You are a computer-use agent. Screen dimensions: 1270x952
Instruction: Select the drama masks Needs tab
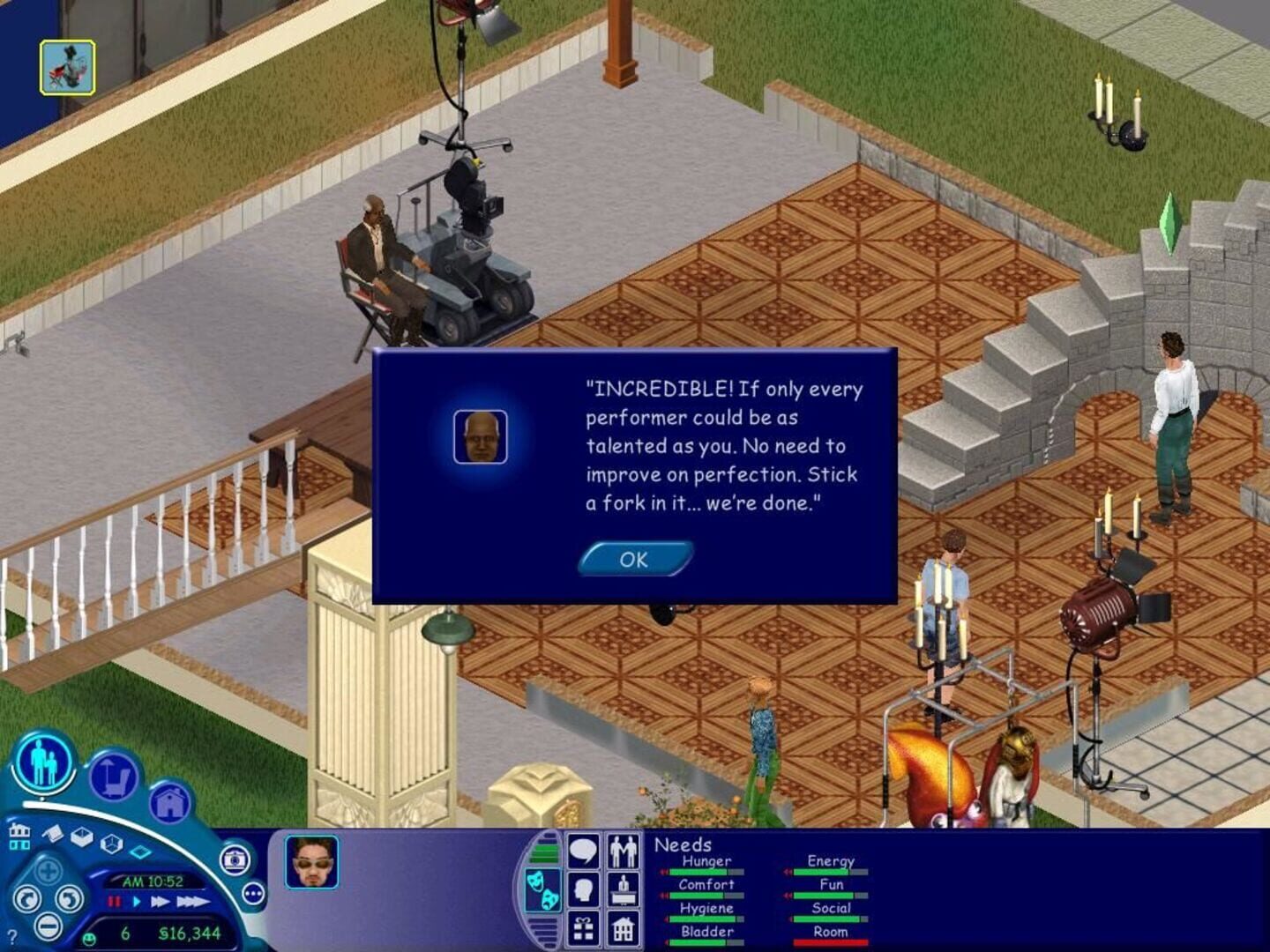544,889
